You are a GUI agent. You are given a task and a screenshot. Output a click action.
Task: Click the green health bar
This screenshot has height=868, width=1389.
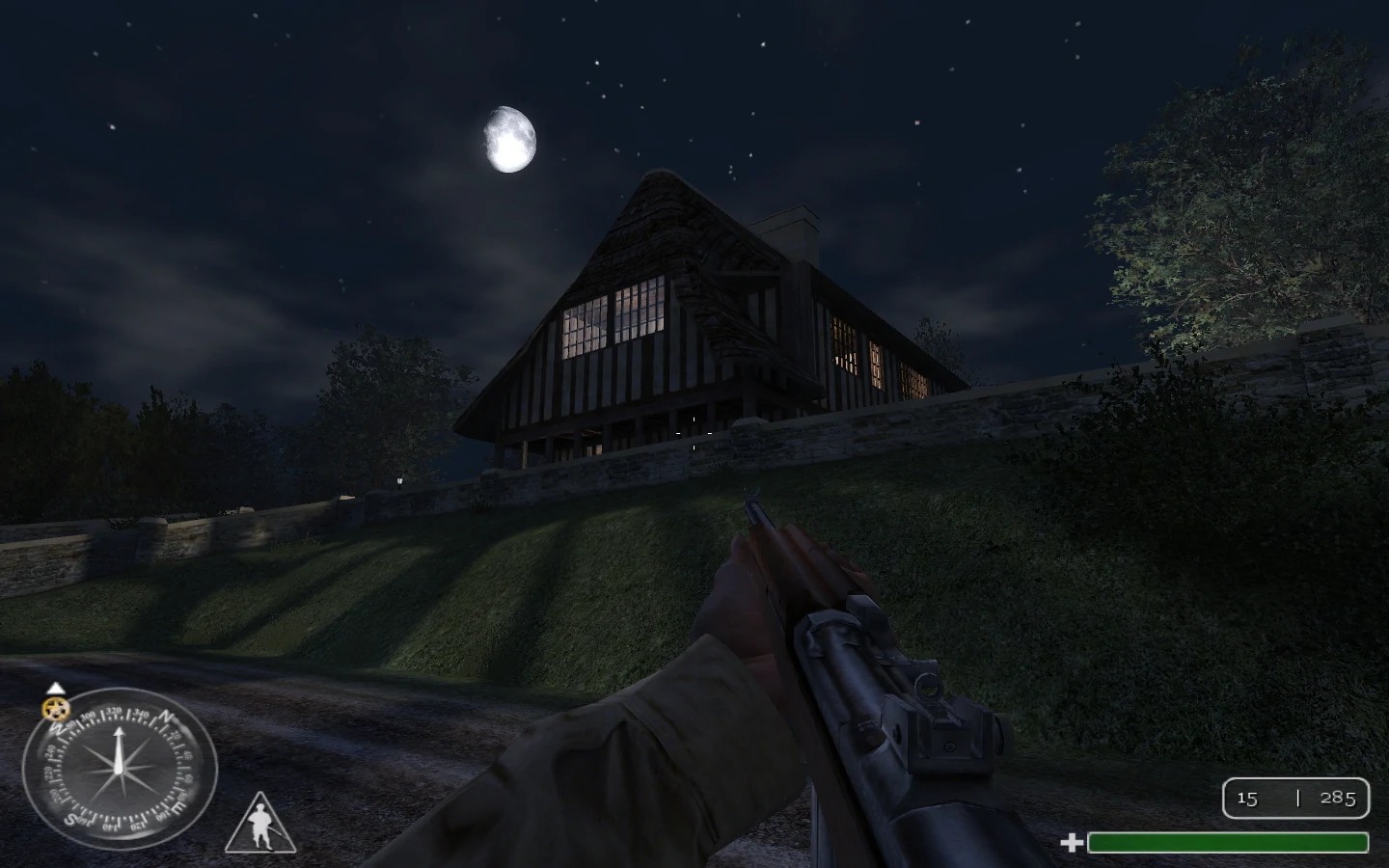point(1225,842)
